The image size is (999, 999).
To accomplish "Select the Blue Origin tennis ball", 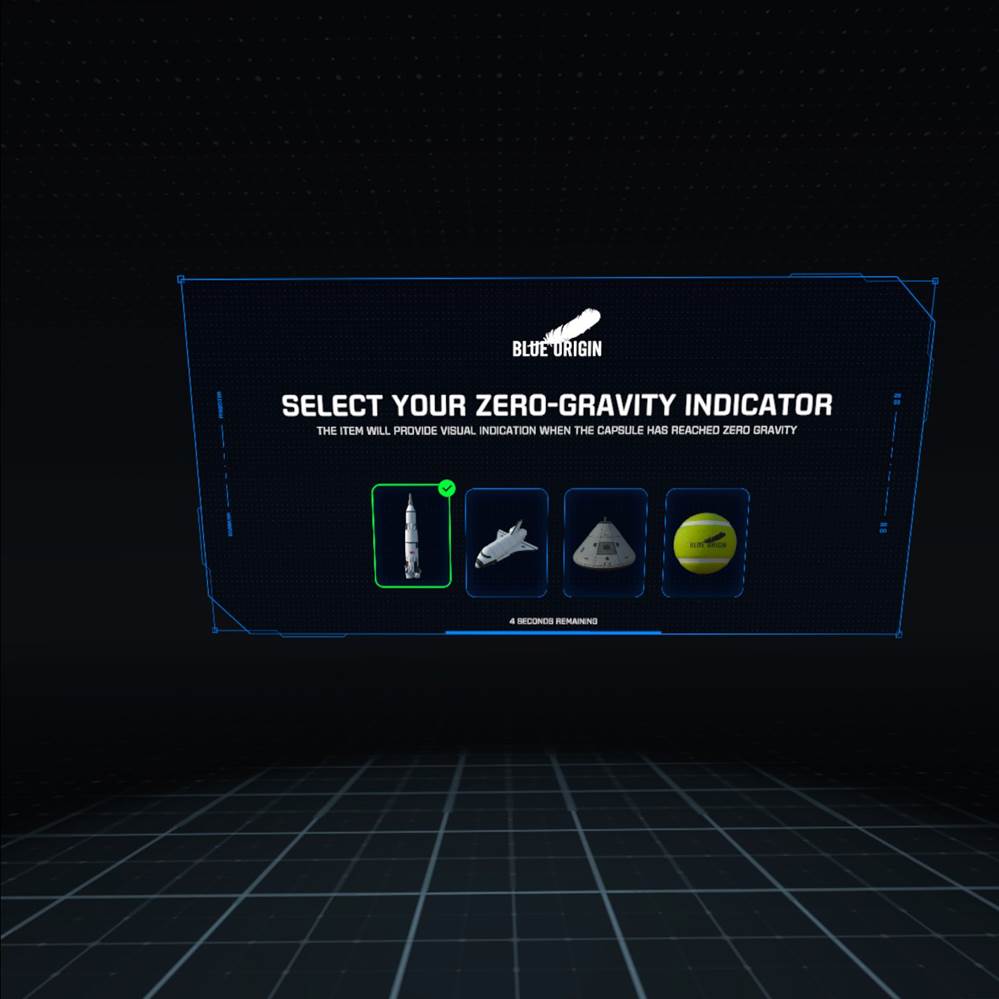I will click(705, 543).
